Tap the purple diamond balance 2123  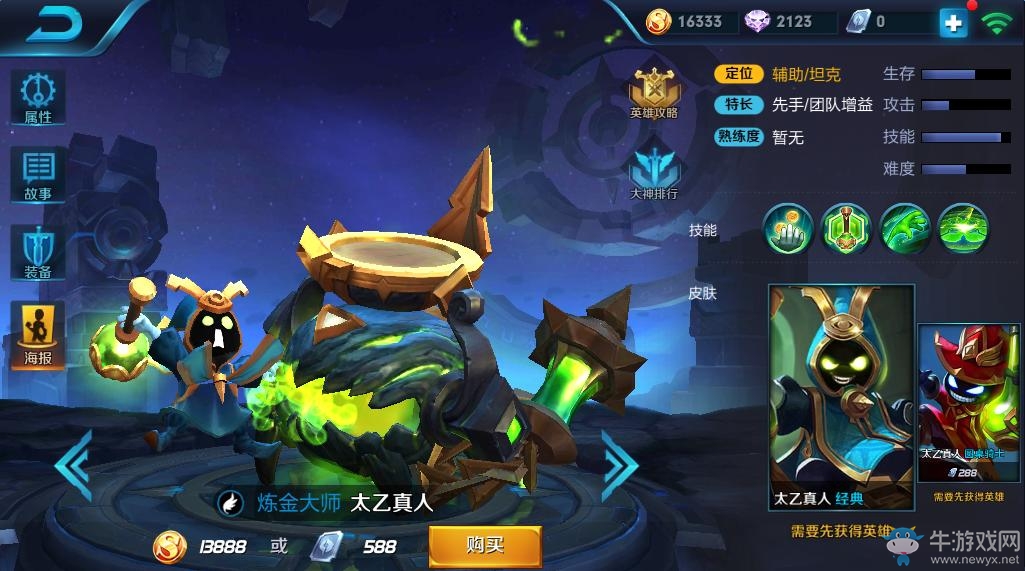click(782, 22)
